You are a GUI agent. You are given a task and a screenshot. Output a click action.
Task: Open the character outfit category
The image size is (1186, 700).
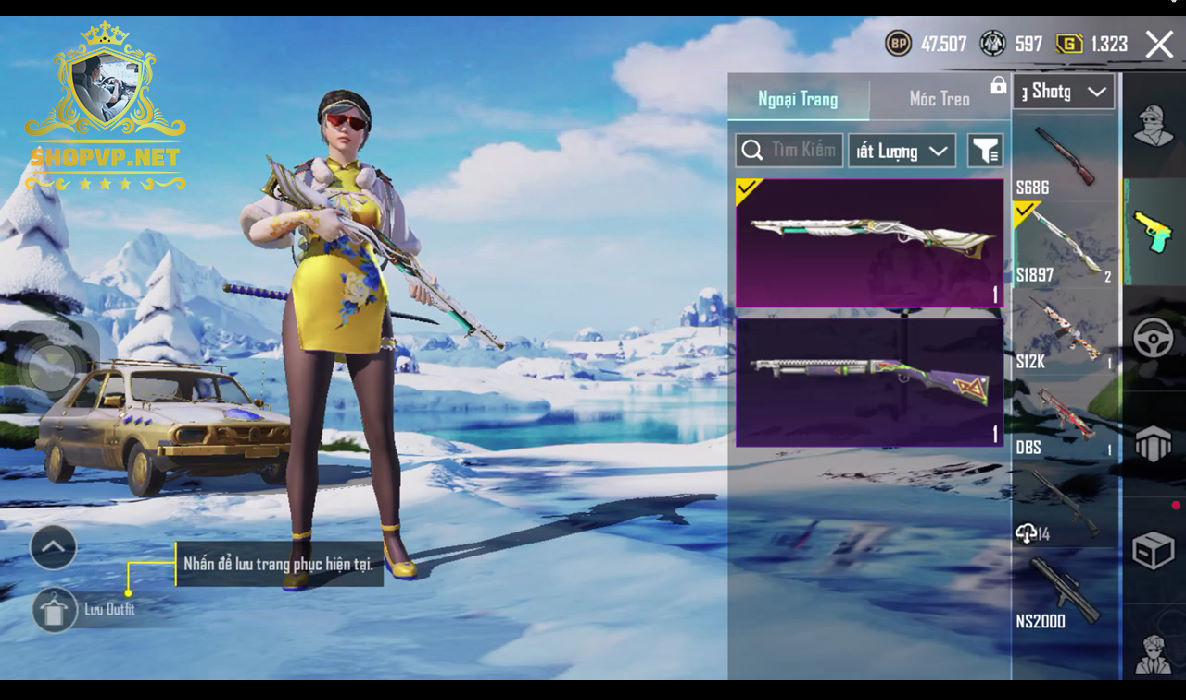pos(1153,125)
